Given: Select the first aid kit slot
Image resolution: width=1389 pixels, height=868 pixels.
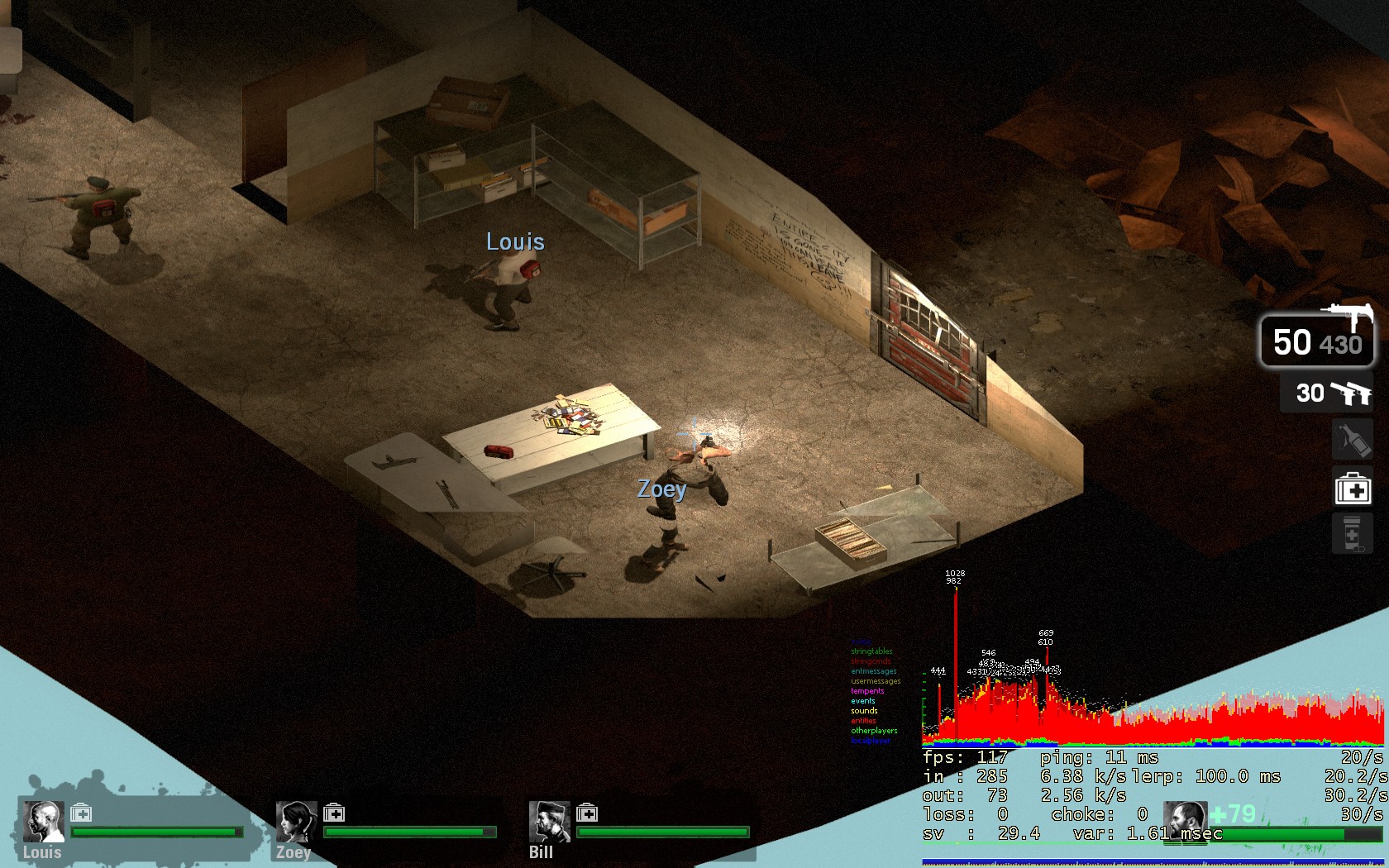Looking at the screenshot, I should tap(1353, 489).
